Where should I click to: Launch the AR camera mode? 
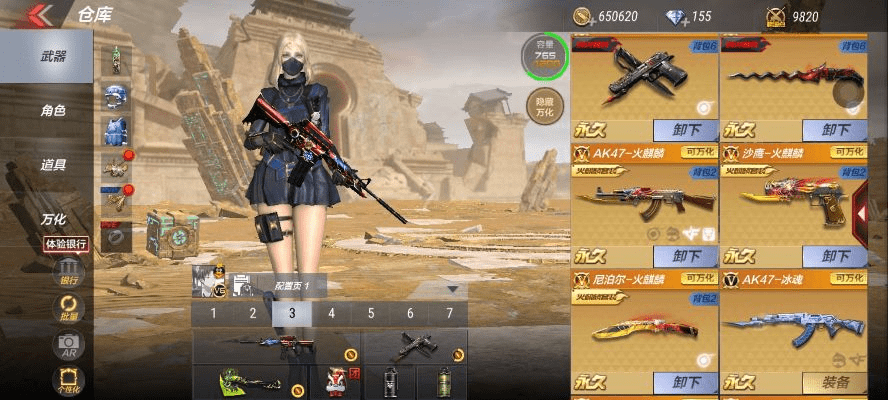click(x=69, y=345)
